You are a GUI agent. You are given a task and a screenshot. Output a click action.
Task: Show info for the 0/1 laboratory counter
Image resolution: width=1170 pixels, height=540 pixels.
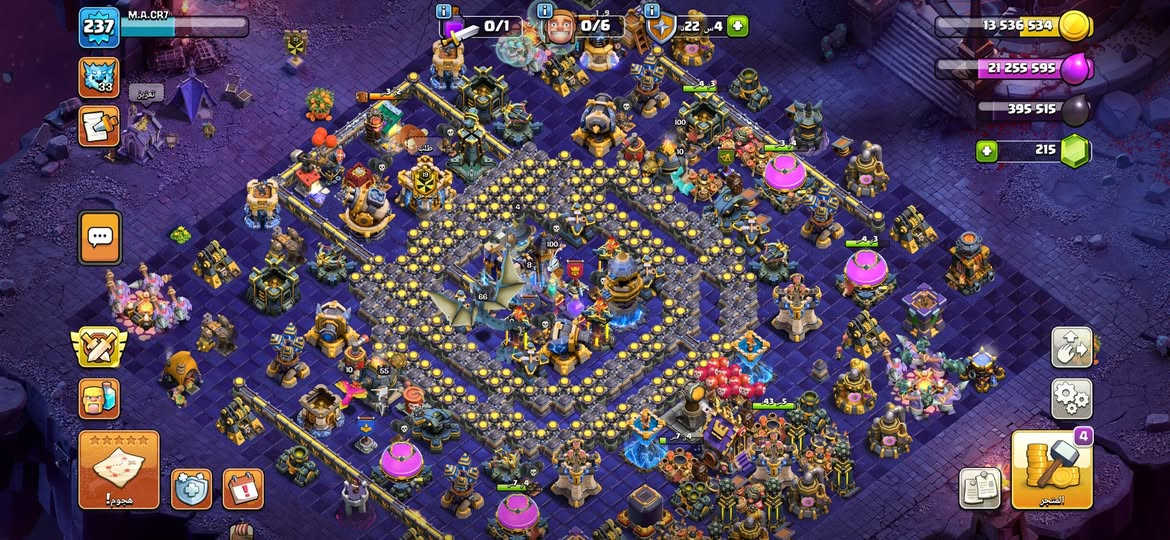pyautogui.click(x=445, y=10)
